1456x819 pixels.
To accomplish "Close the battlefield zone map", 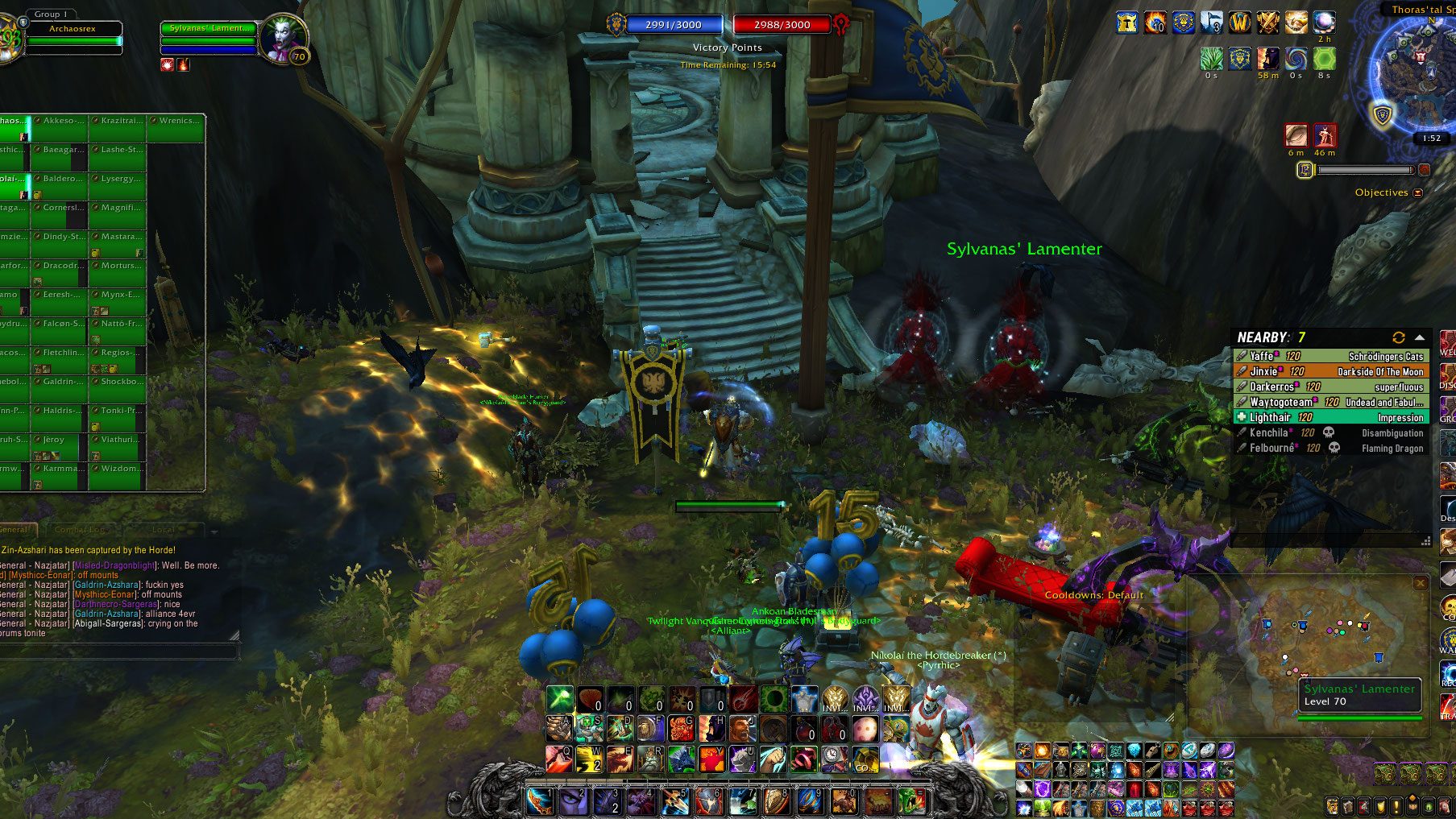I will [x=1421, y=582].
